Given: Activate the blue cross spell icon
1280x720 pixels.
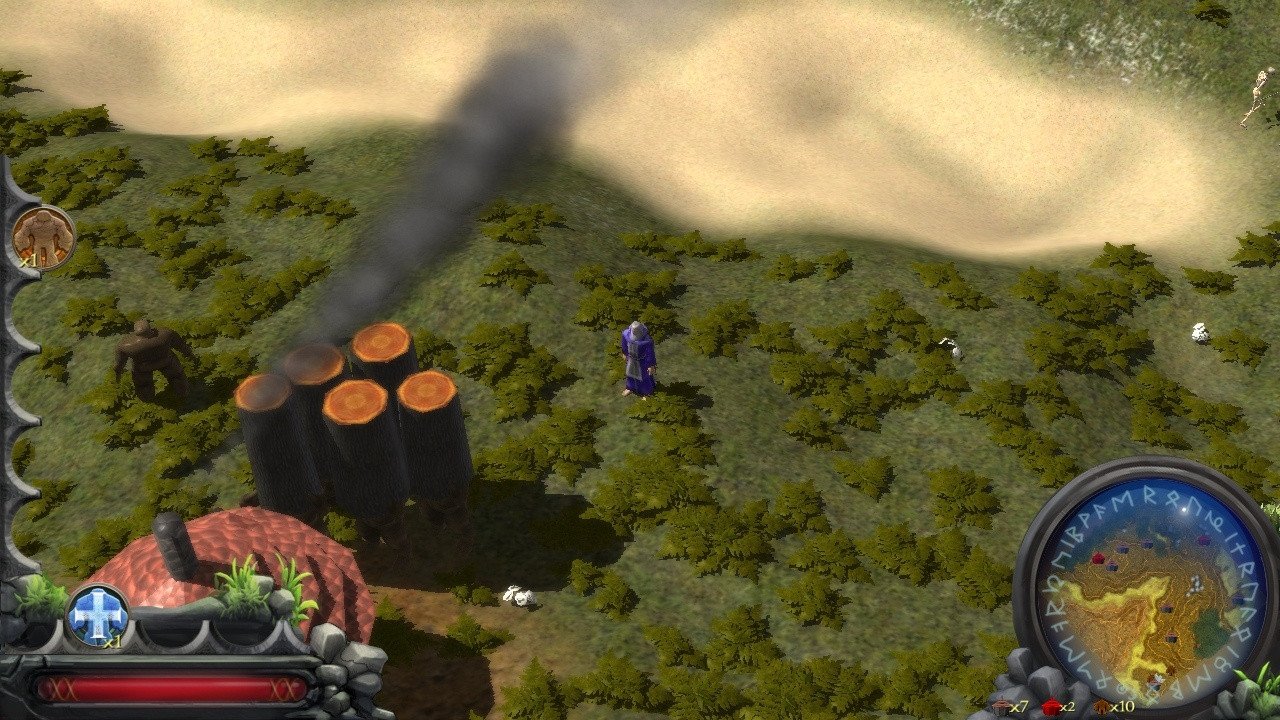Looking at the screenshot, I should click(98, 613).
